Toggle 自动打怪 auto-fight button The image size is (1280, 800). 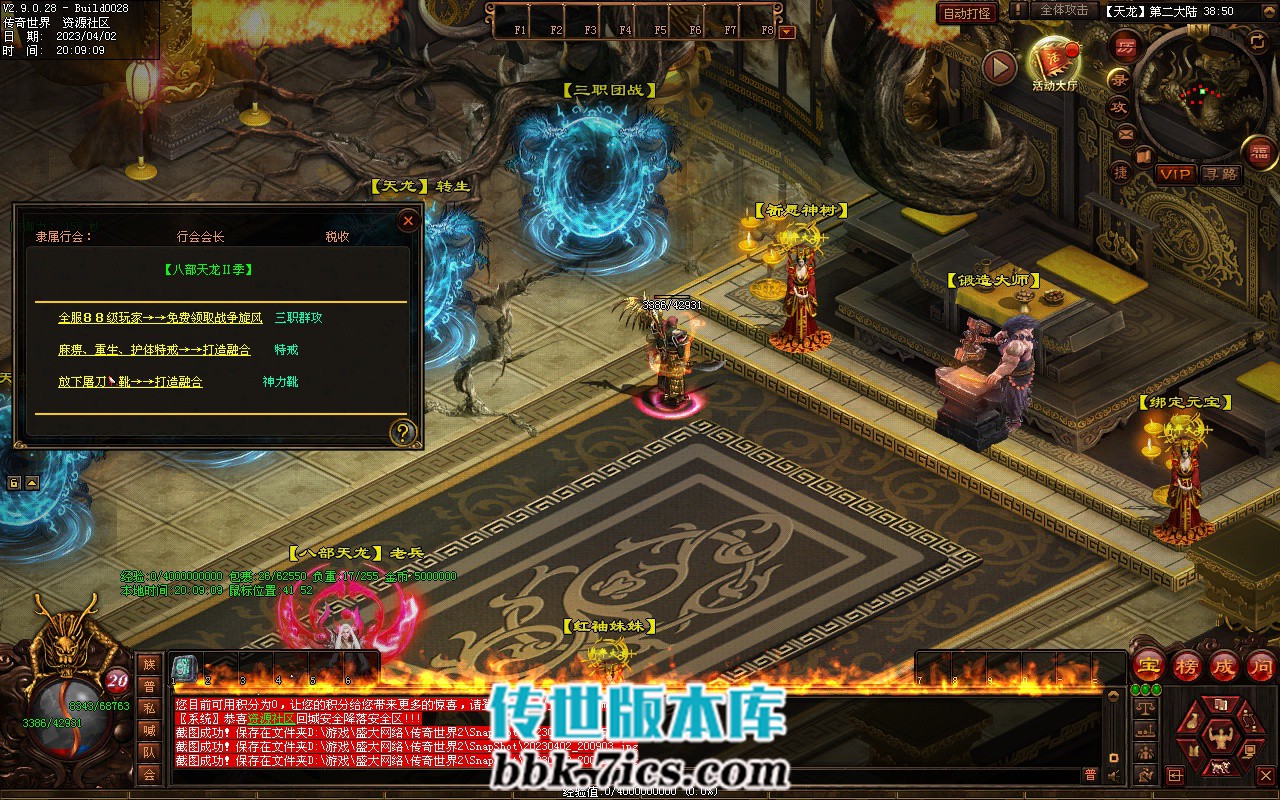point(967,13)
